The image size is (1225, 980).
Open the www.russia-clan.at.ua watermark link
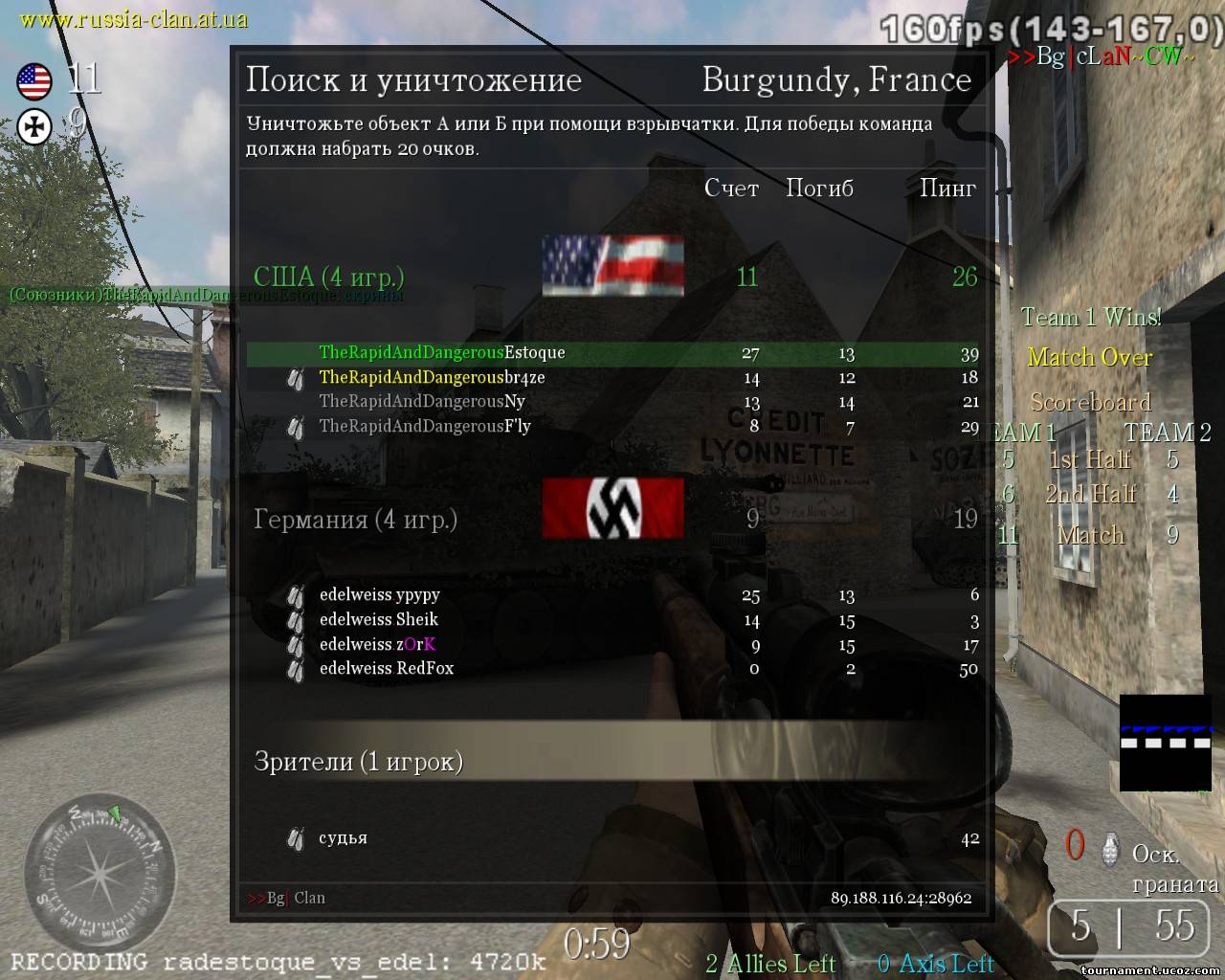pos(133,18)
